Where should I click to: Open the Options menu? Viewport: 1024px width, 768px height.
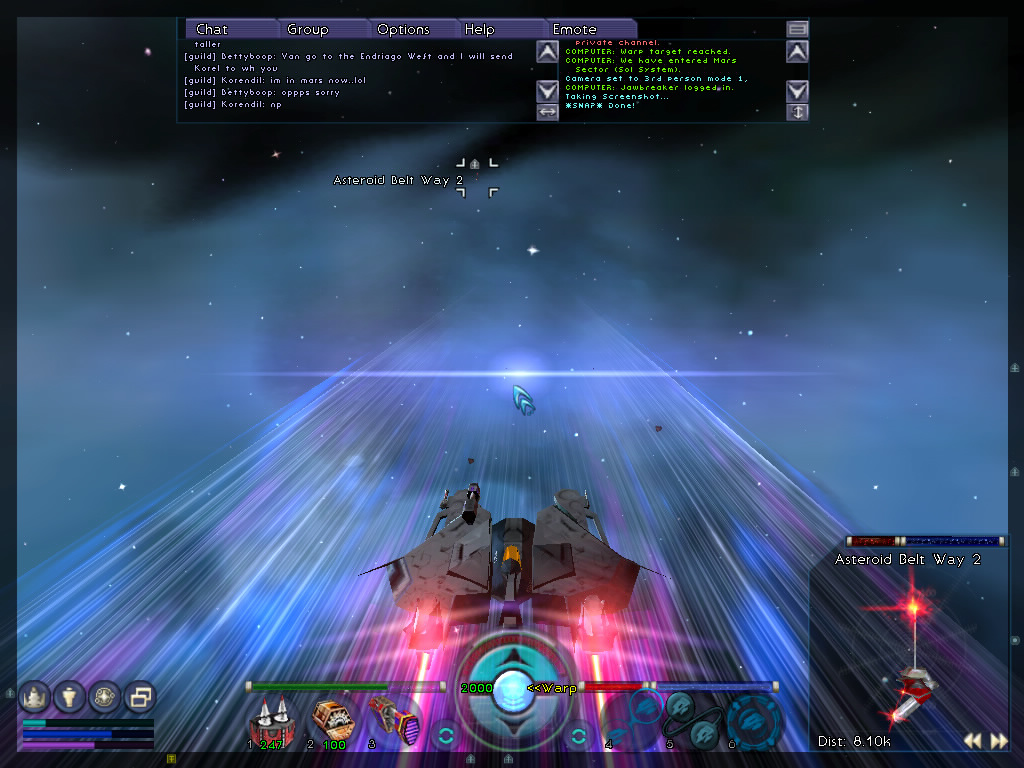pos(403,29)
